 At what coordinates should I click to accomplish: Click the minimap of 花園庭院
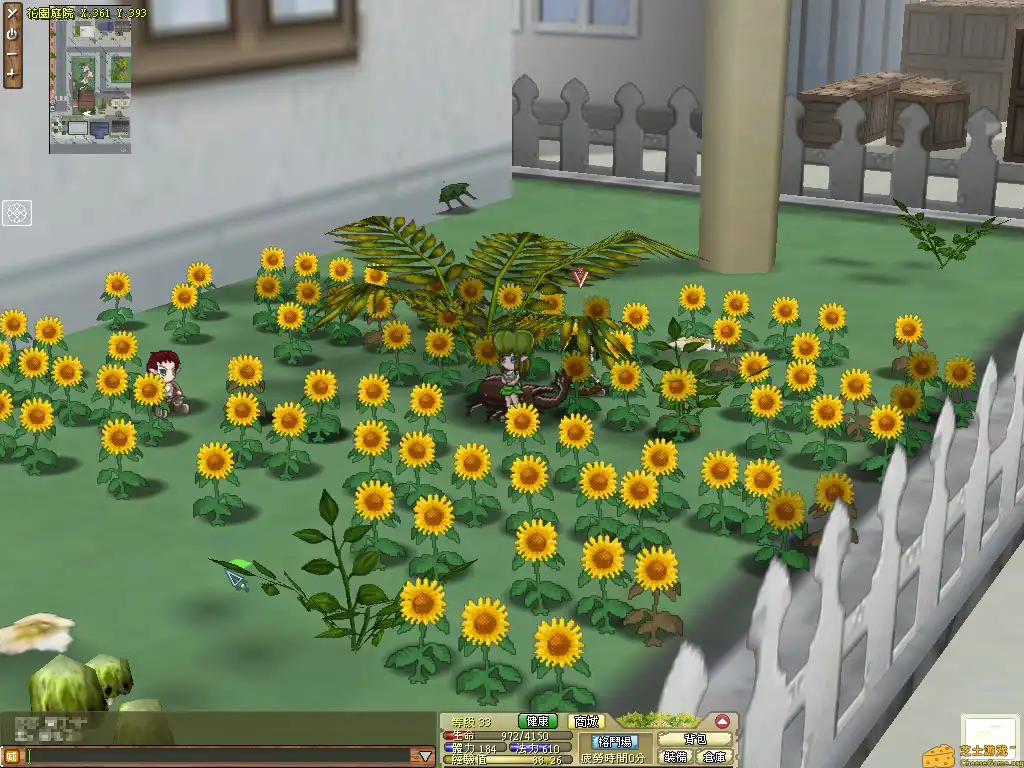point(90,86)
